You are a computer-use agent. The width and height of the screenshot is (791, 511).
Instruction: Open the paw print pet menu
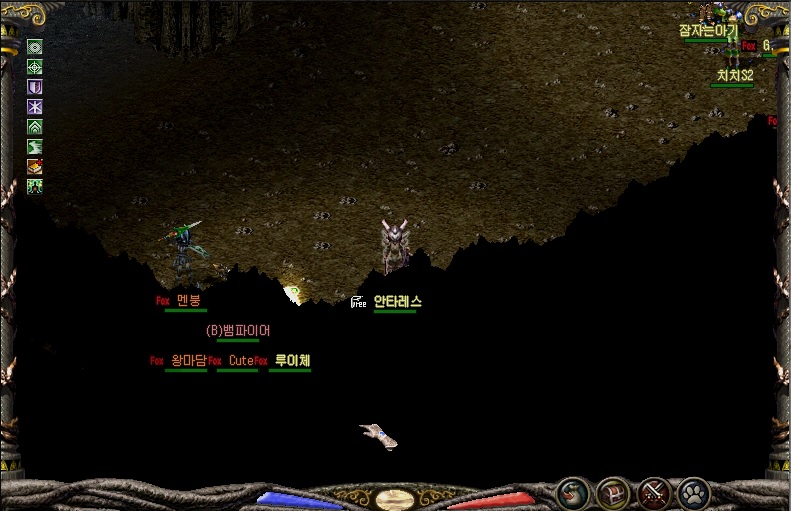click(693, 492)
